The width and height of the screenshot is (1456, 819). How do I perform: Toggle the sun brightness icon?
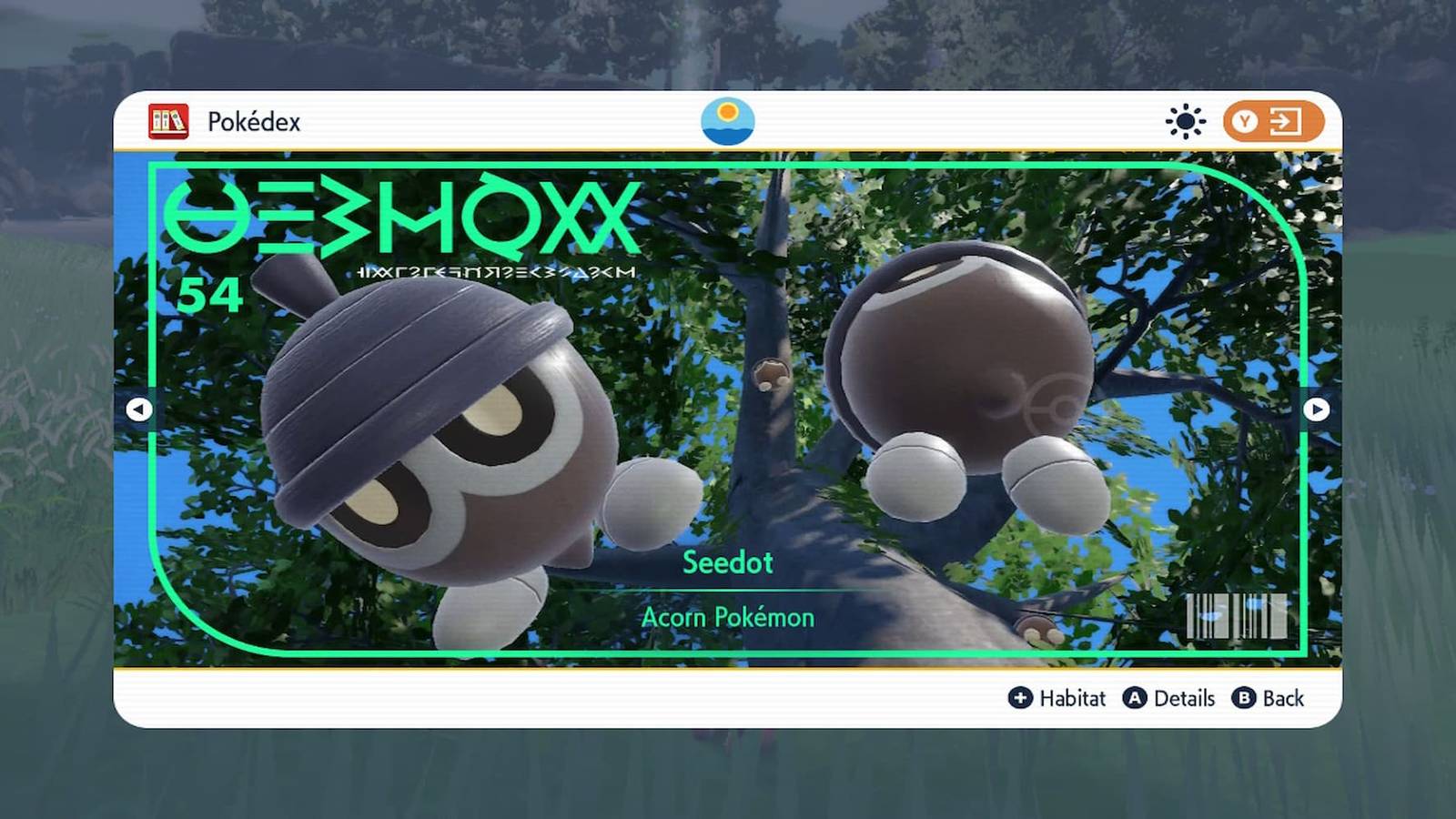click(1185, 121)
